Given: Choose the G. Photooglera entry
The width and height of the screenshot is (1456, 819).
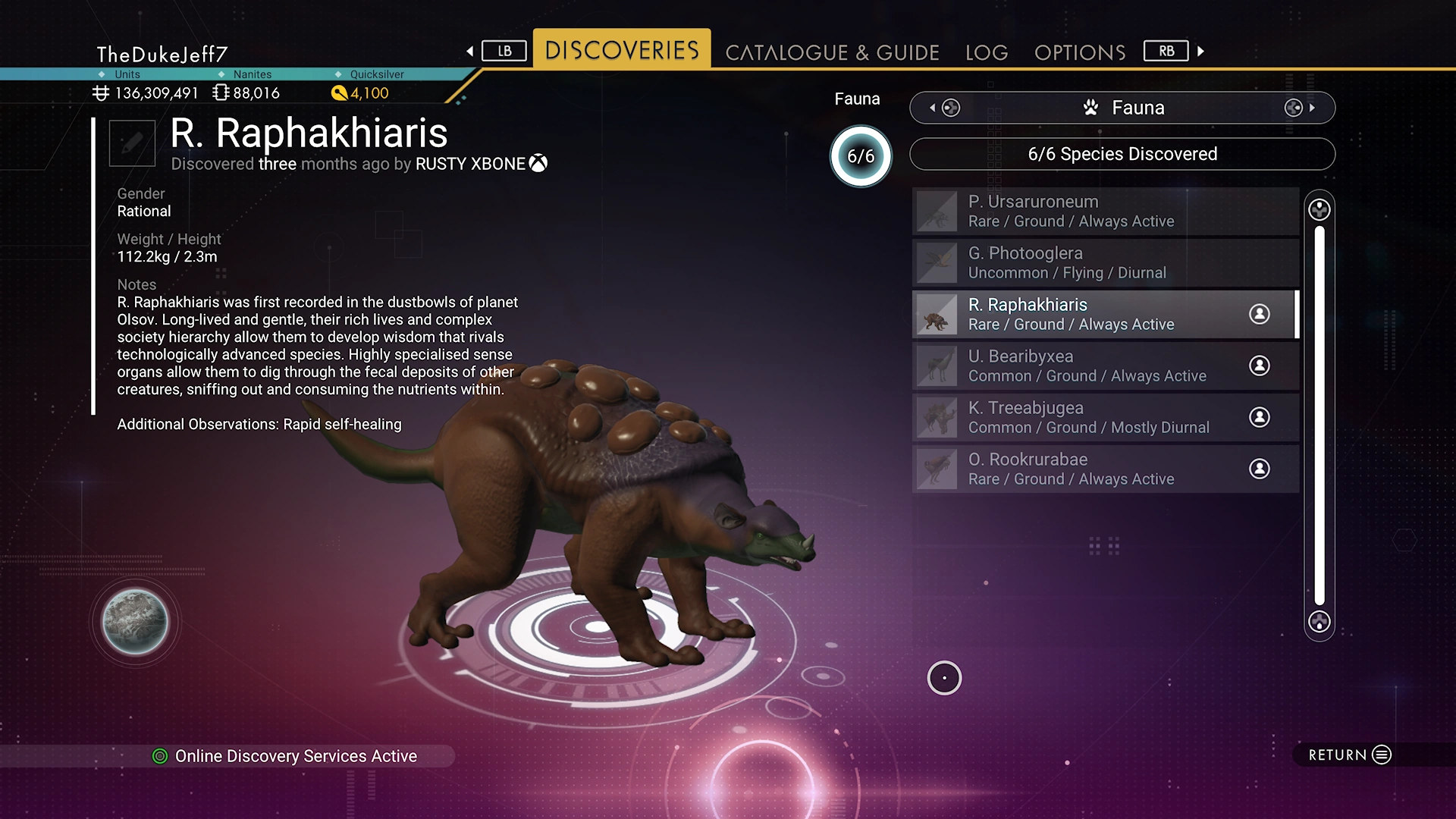Looking at the screenshot, I should (x=1106, y=263).
